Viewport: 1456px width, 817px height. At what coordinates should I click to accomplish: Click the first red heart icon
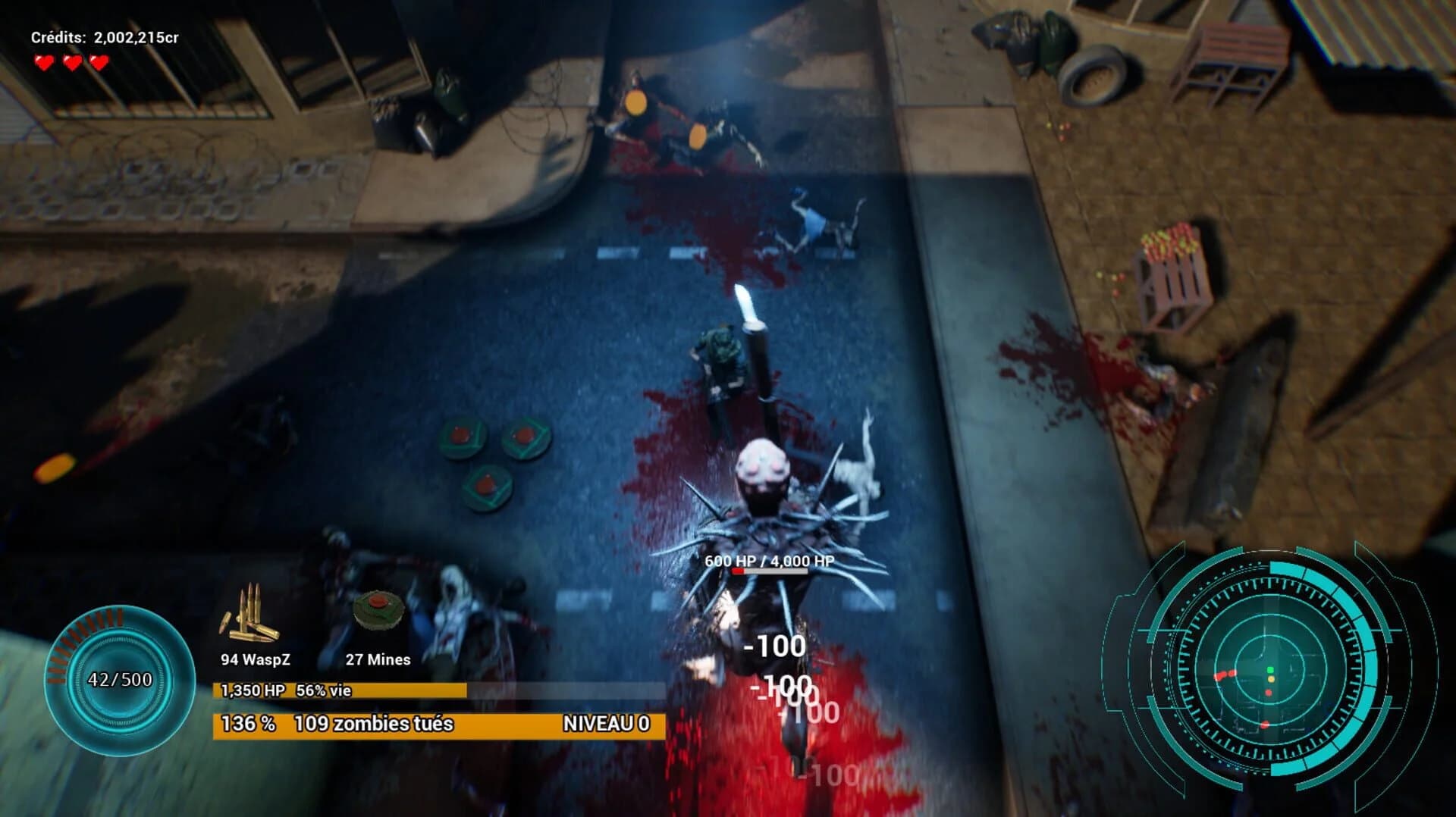[x=44, y=63]
